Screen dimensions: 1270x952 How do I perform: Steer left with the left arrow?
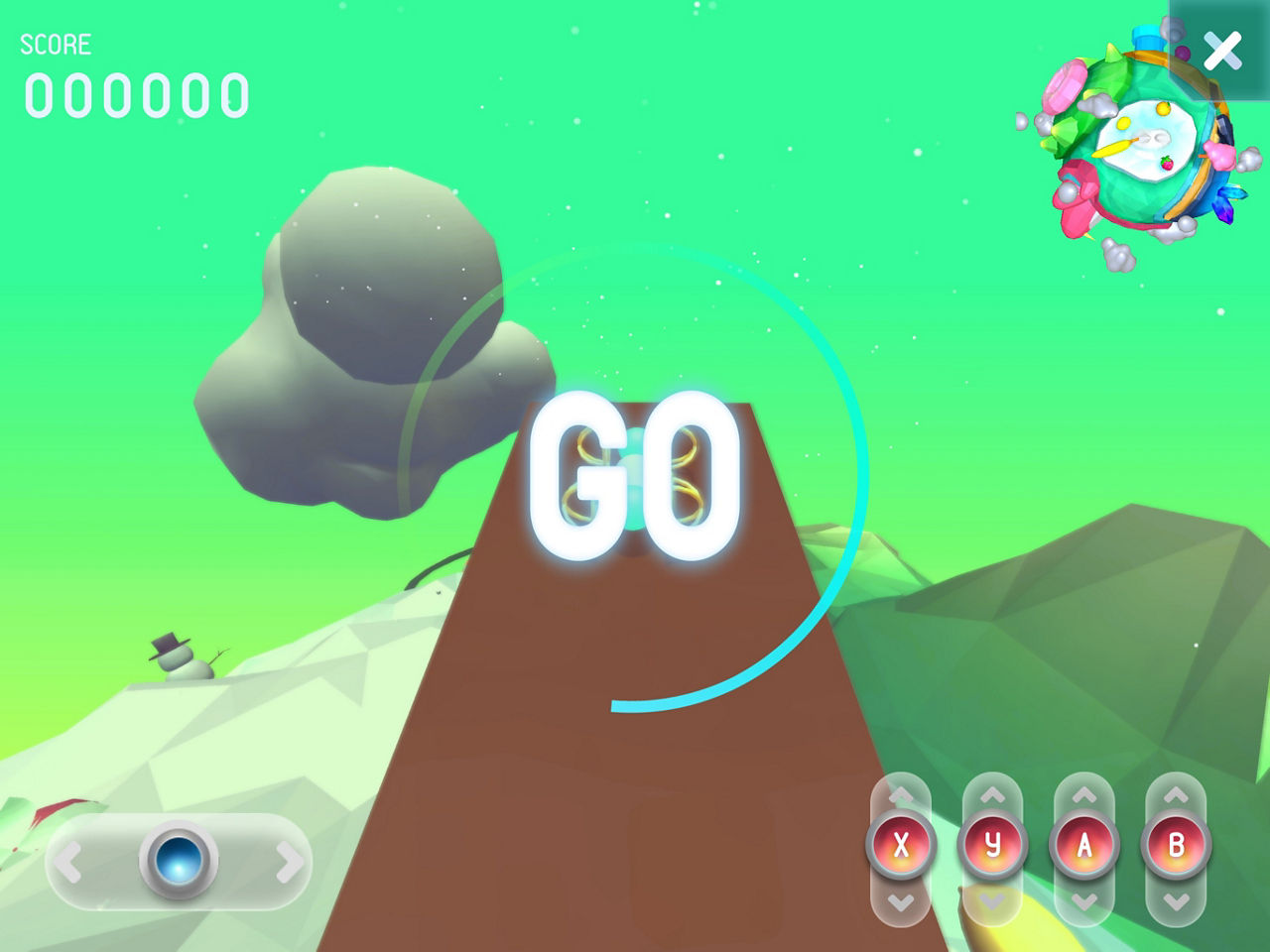(x=68, y=862)
